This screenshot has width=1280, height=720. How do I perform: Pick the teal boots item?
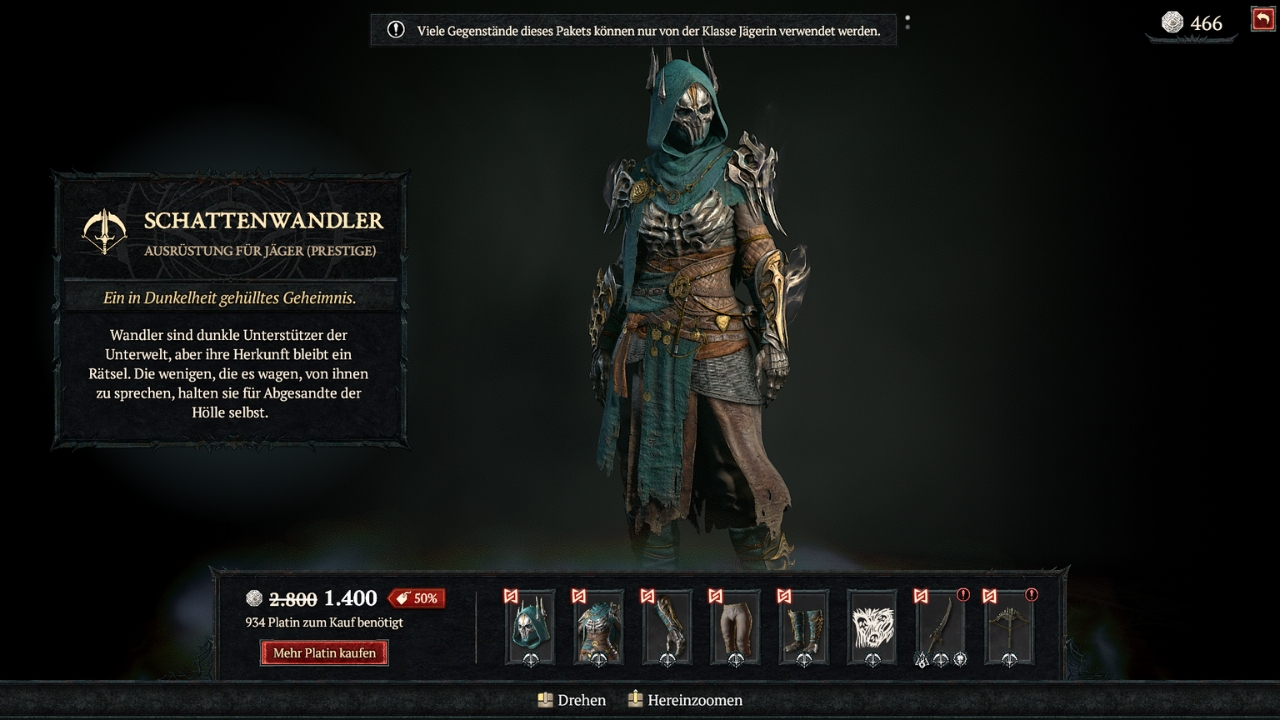coord(803,627)
